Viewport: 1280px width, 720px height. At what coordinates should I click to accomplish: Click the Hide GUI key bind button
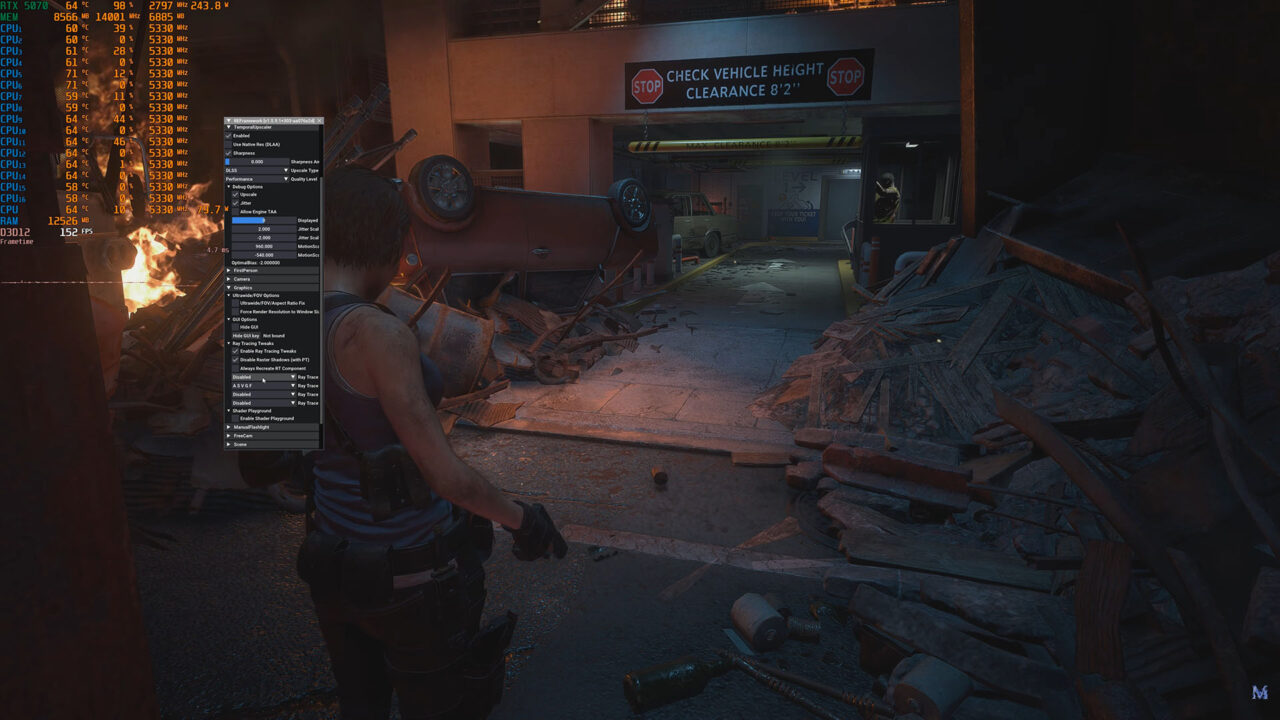coord(245,335)
